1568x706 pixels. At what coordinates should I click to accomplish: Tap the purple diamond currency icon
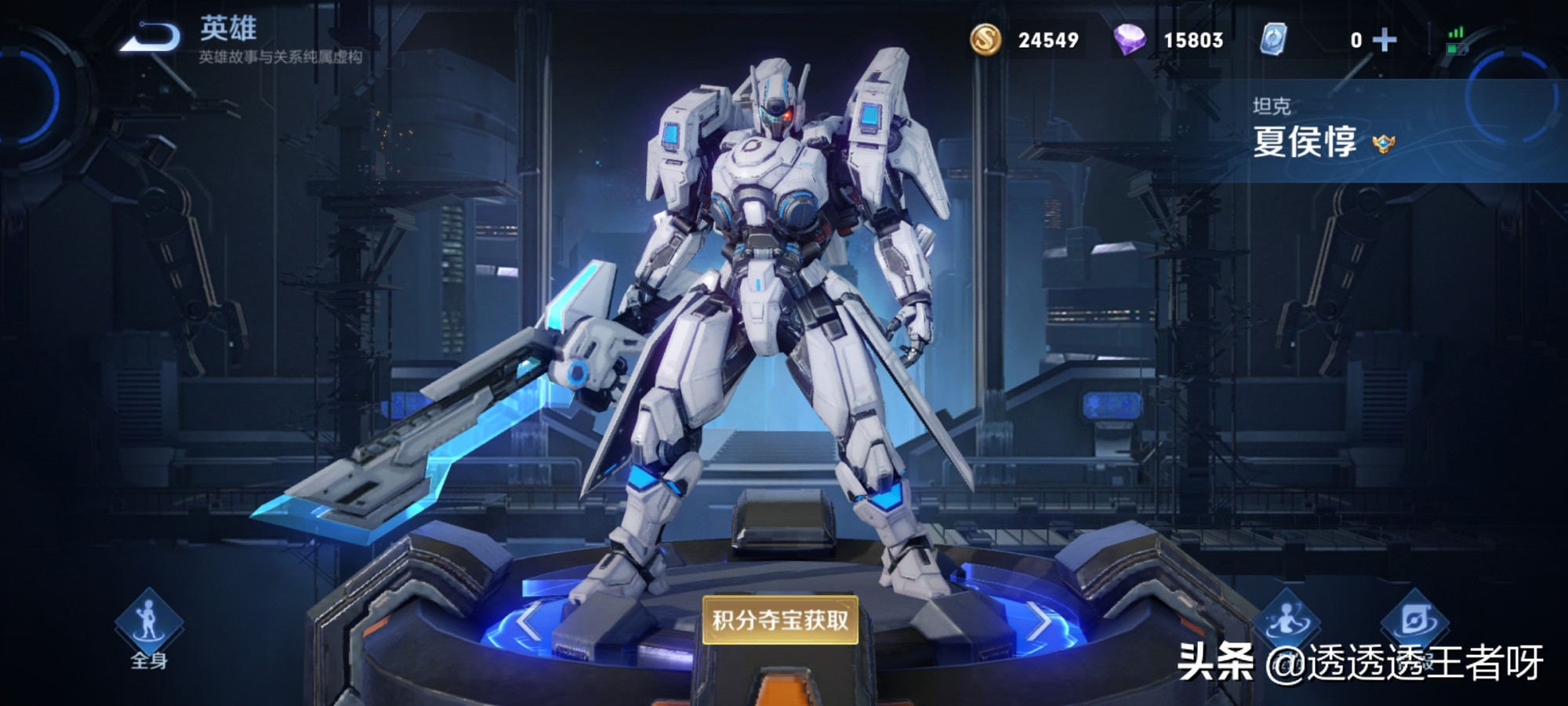click(x=1130, y=39)
